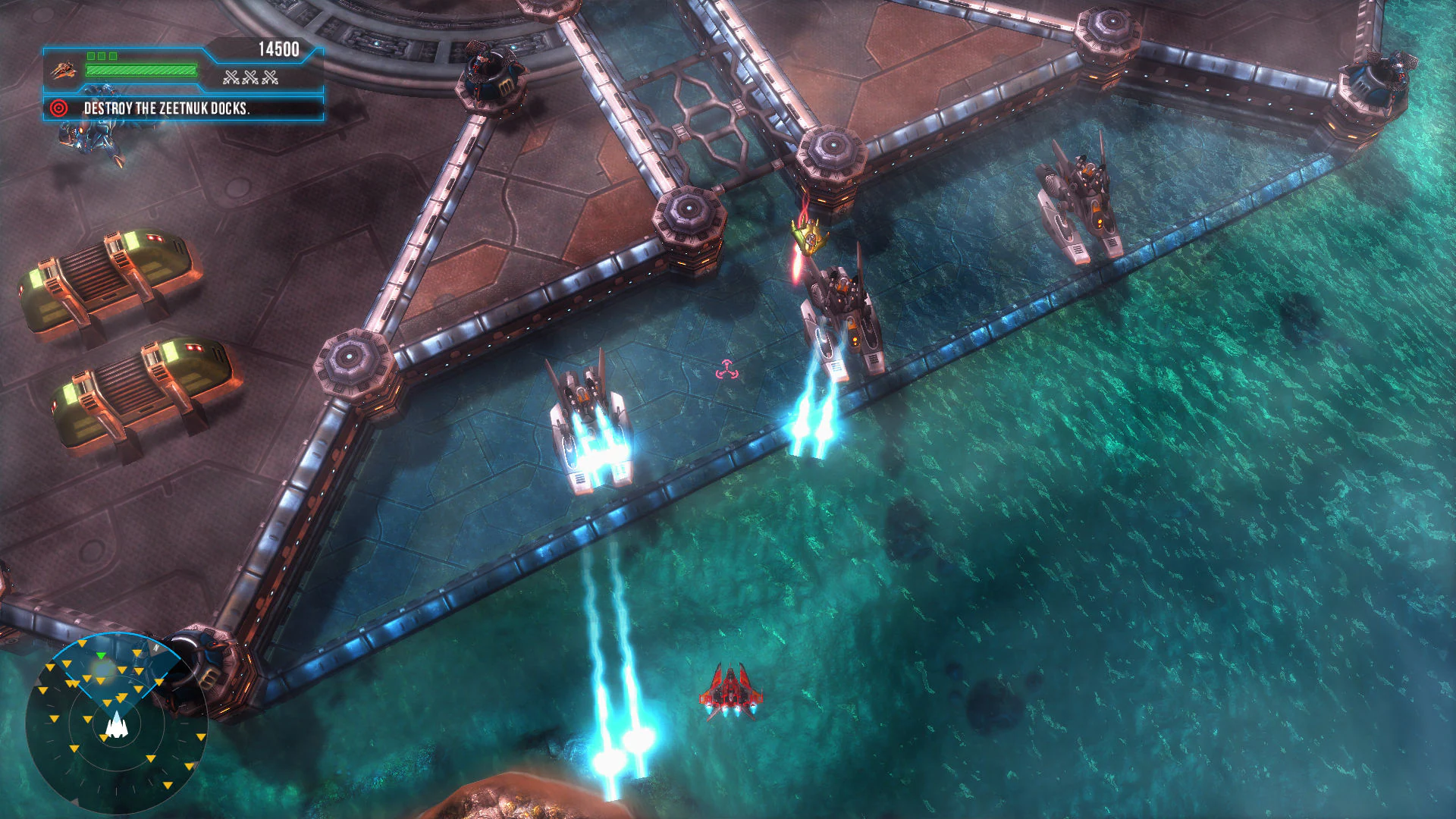
Task: Click the green health bar
Action: 140,70
